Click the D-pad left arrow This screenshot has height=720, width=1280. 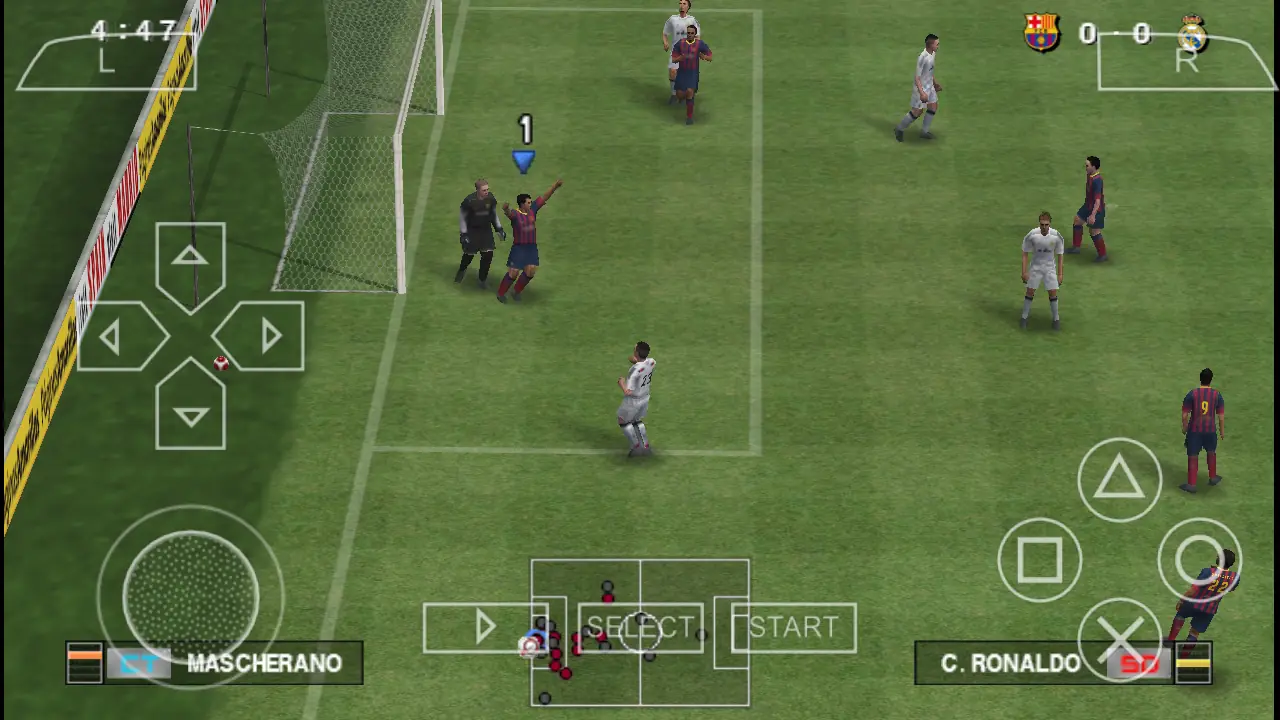click(118, 337)
